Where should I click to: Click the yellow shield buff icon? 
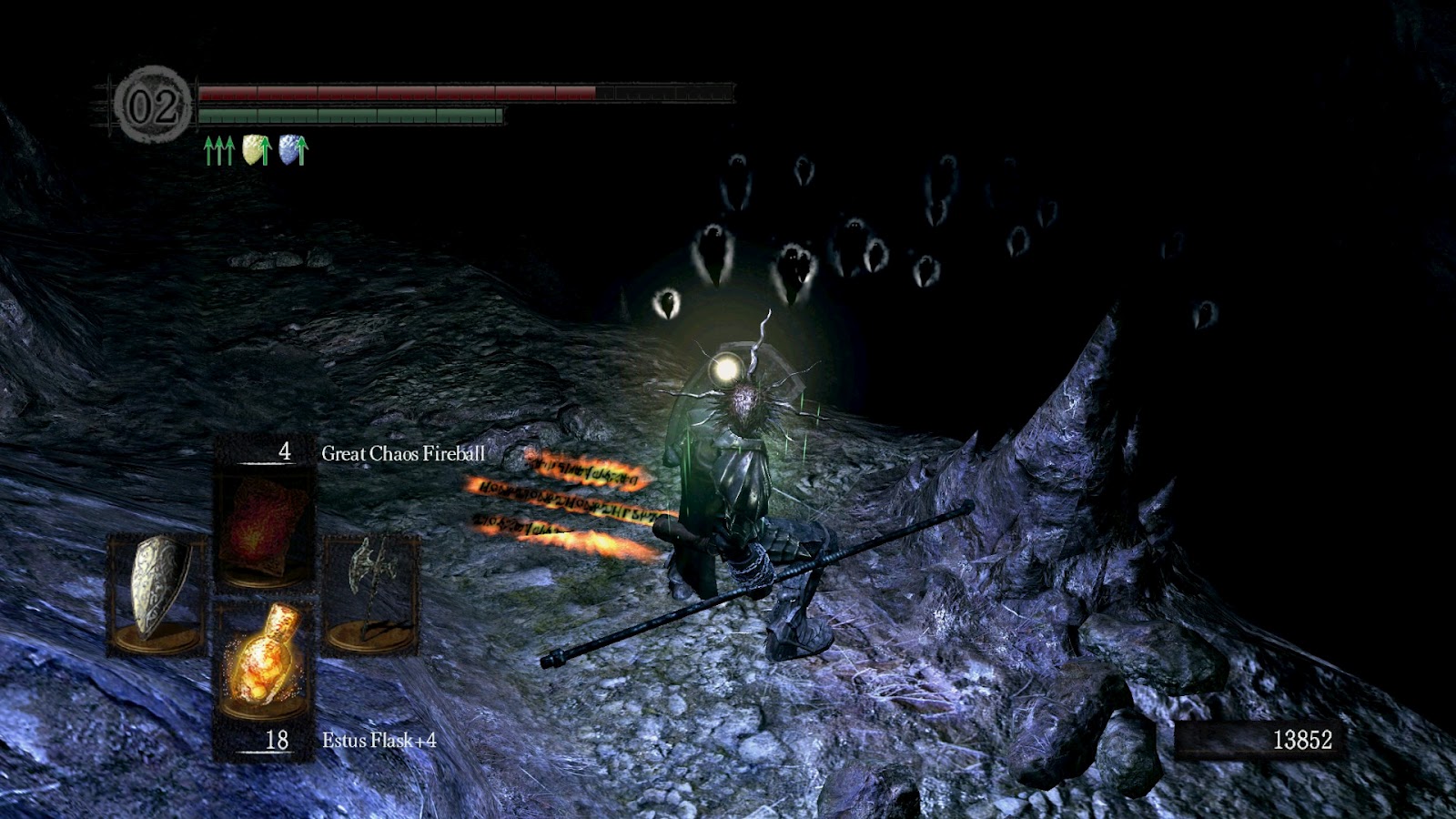pos(258,150)
